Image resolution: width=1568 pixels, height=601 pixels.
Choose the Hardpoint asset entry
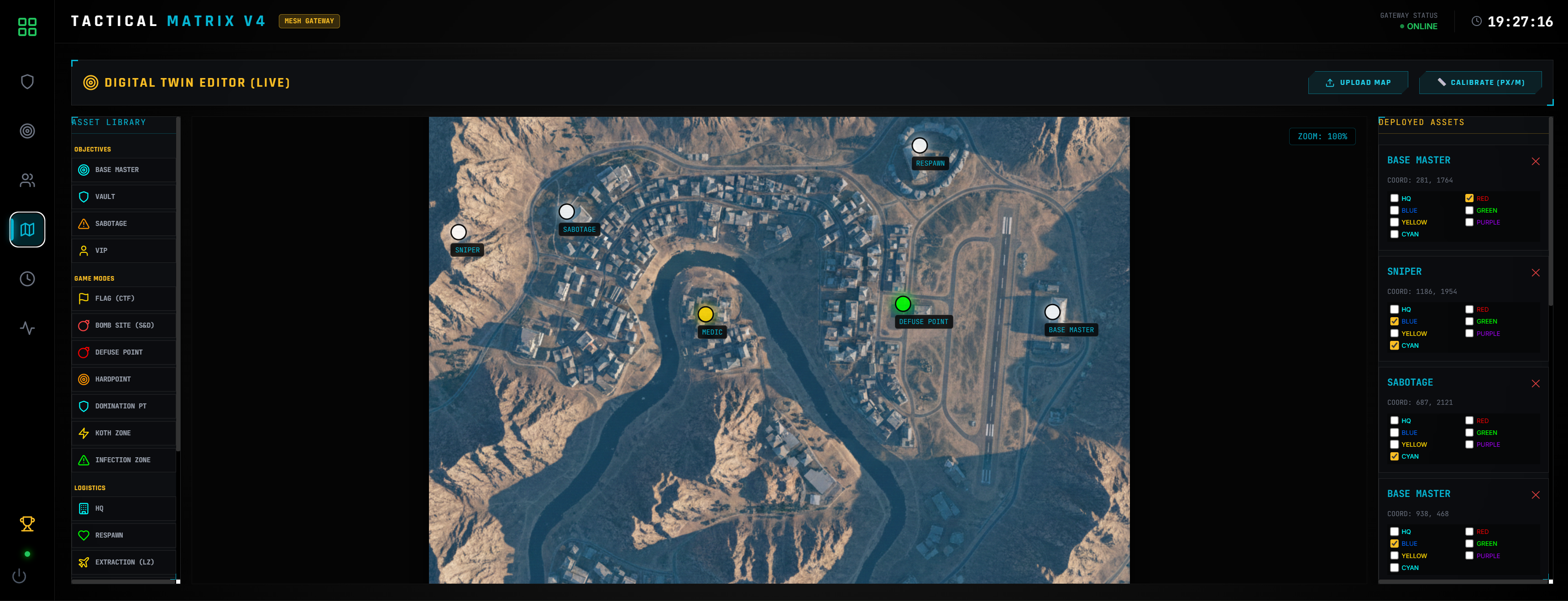[124, 379]
